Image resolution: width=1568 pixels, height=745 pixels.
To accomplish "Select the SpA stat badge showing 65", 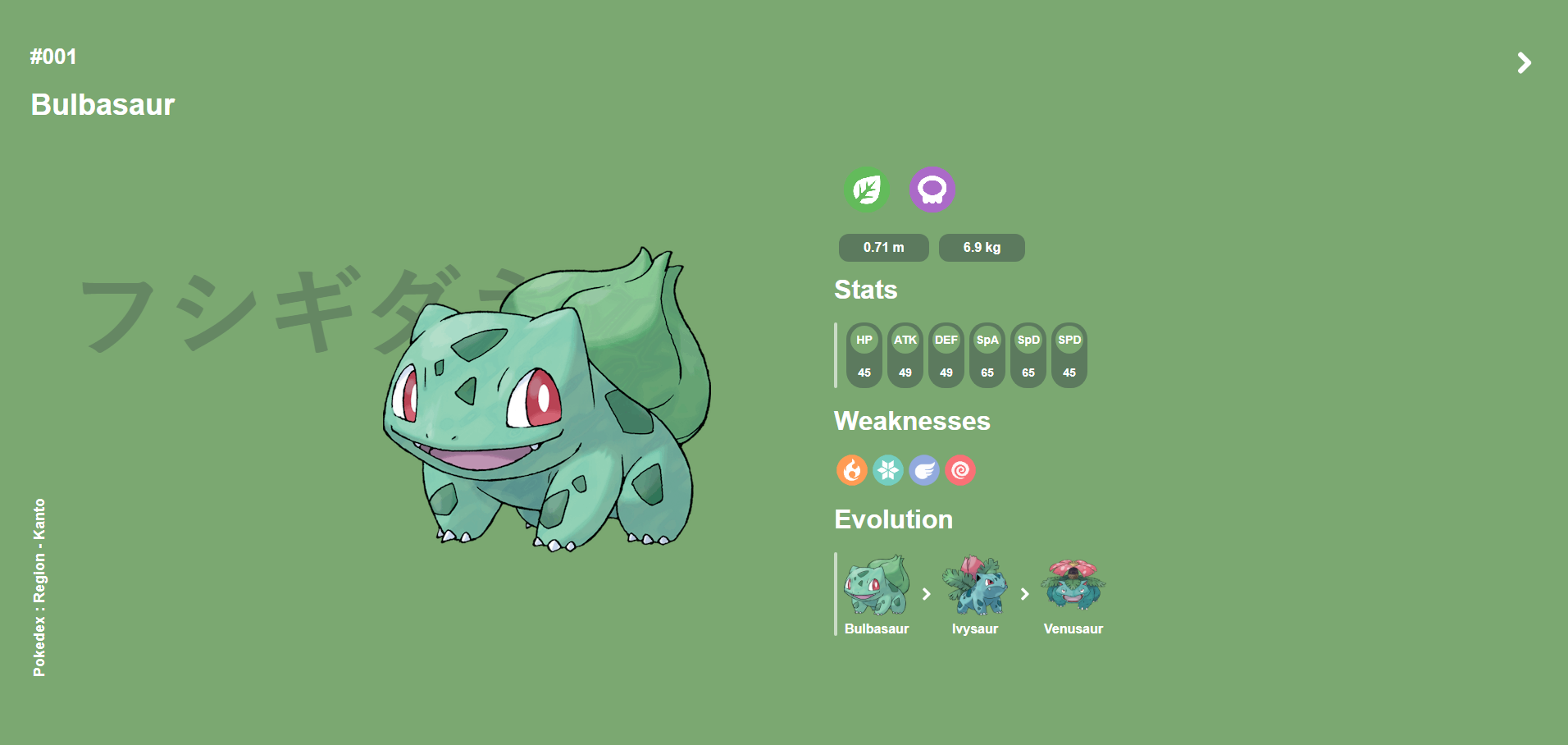I will (987, 355).
